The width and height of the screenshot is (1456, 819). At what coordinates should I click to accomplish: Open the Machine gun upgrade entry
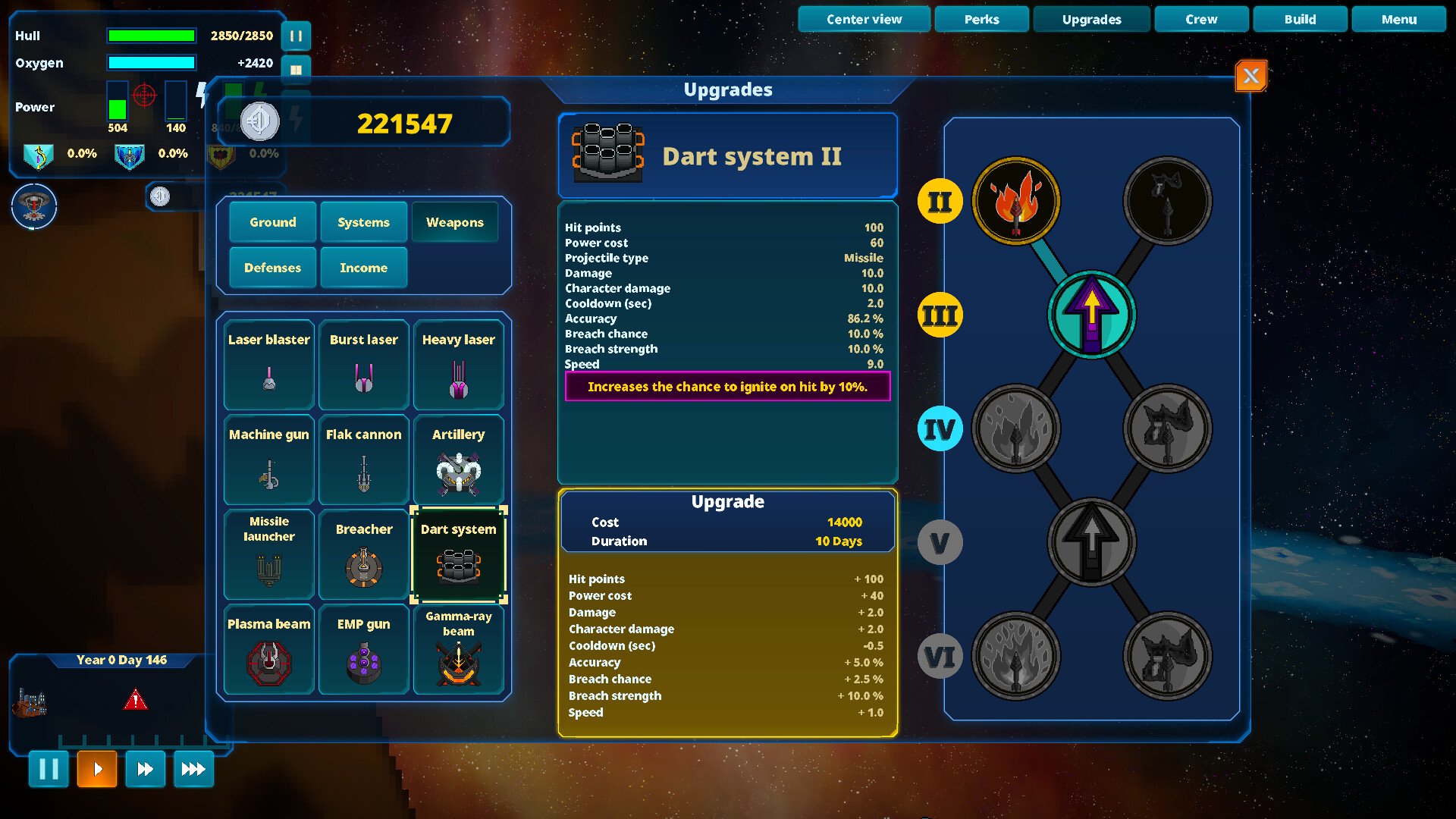tap(268, 460)
